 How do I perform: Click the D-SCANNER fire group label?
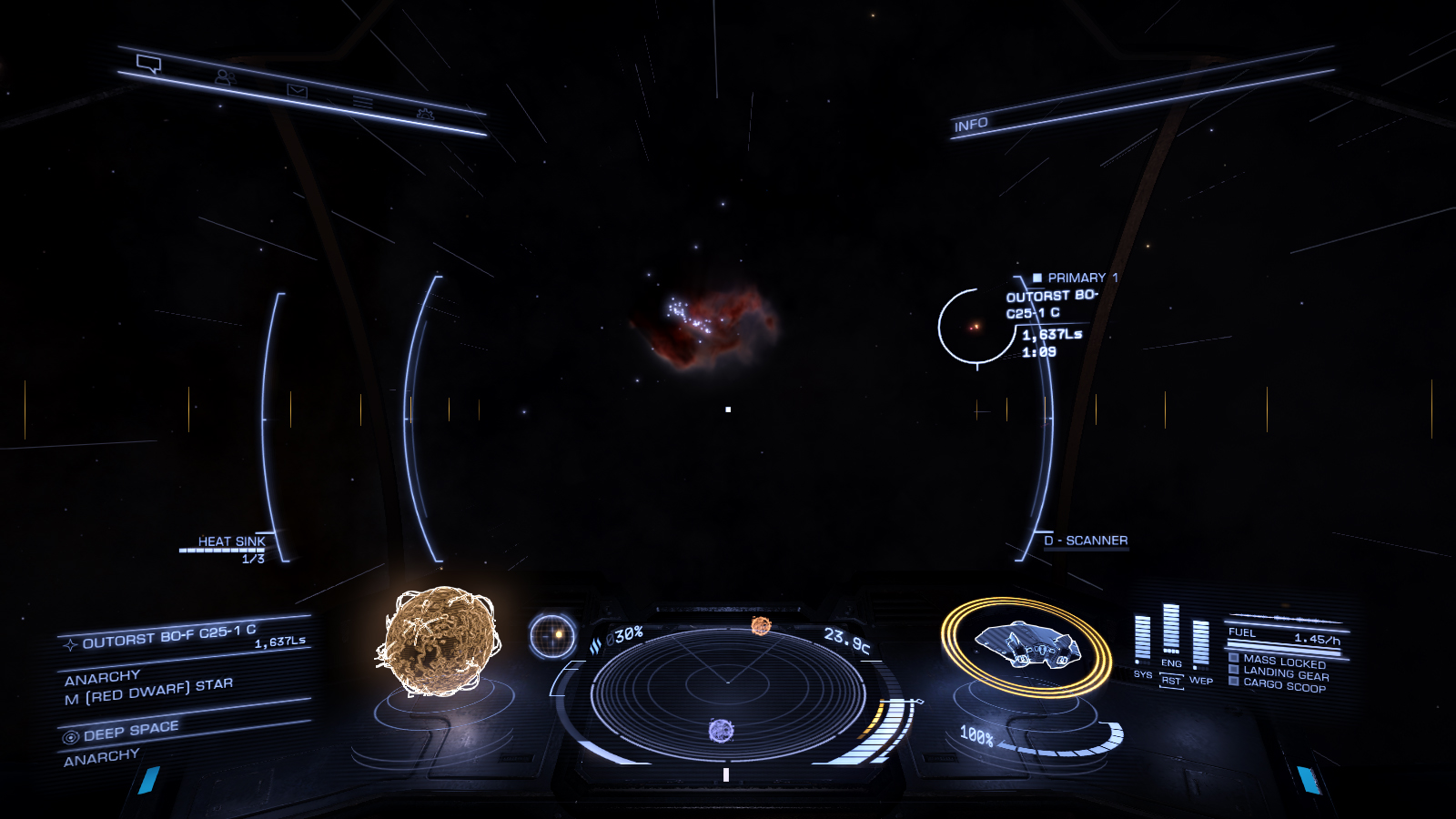1086,541
